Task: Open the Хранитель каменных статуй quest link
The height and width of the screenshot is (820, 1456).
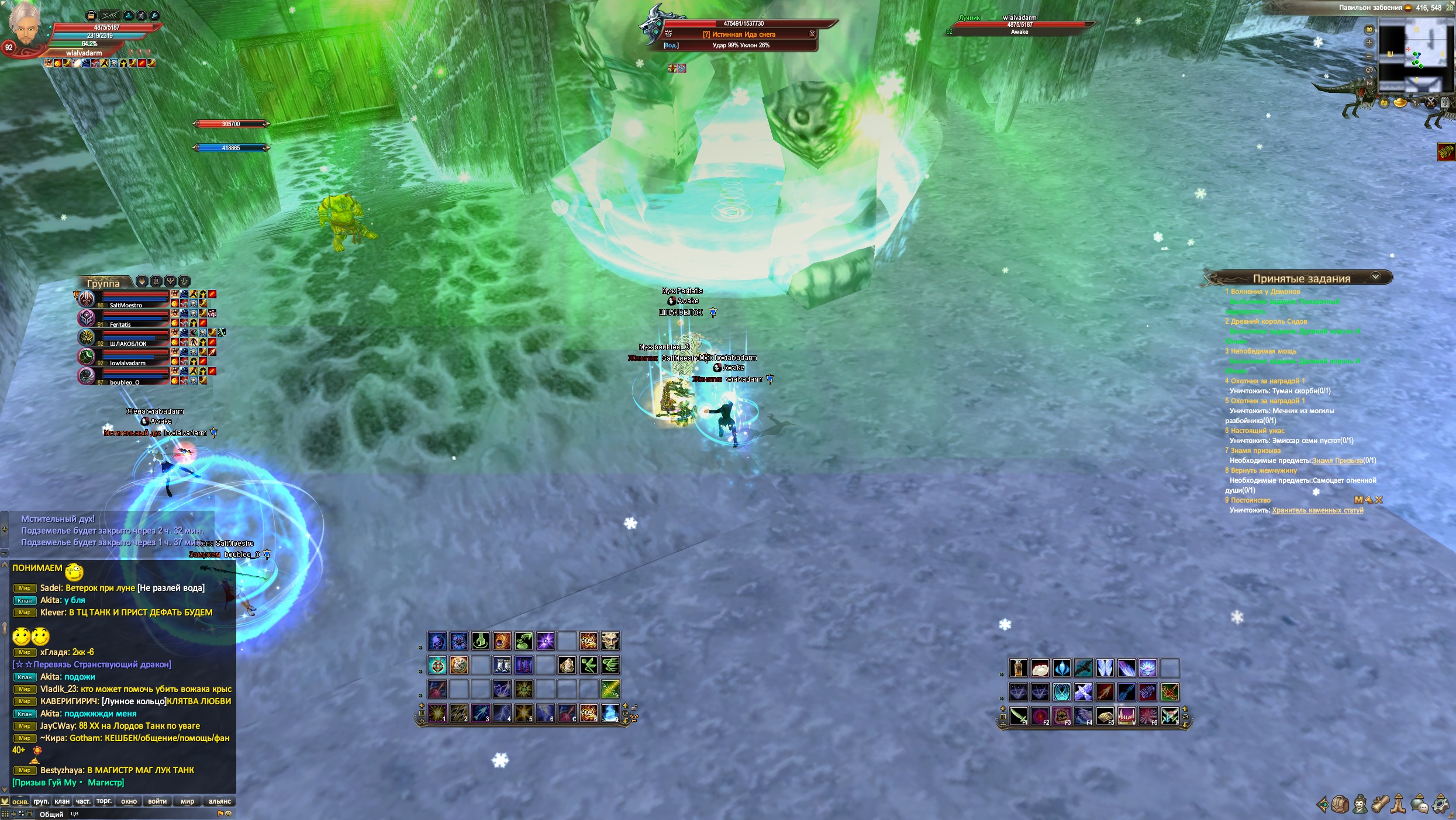Action: 1317,510
